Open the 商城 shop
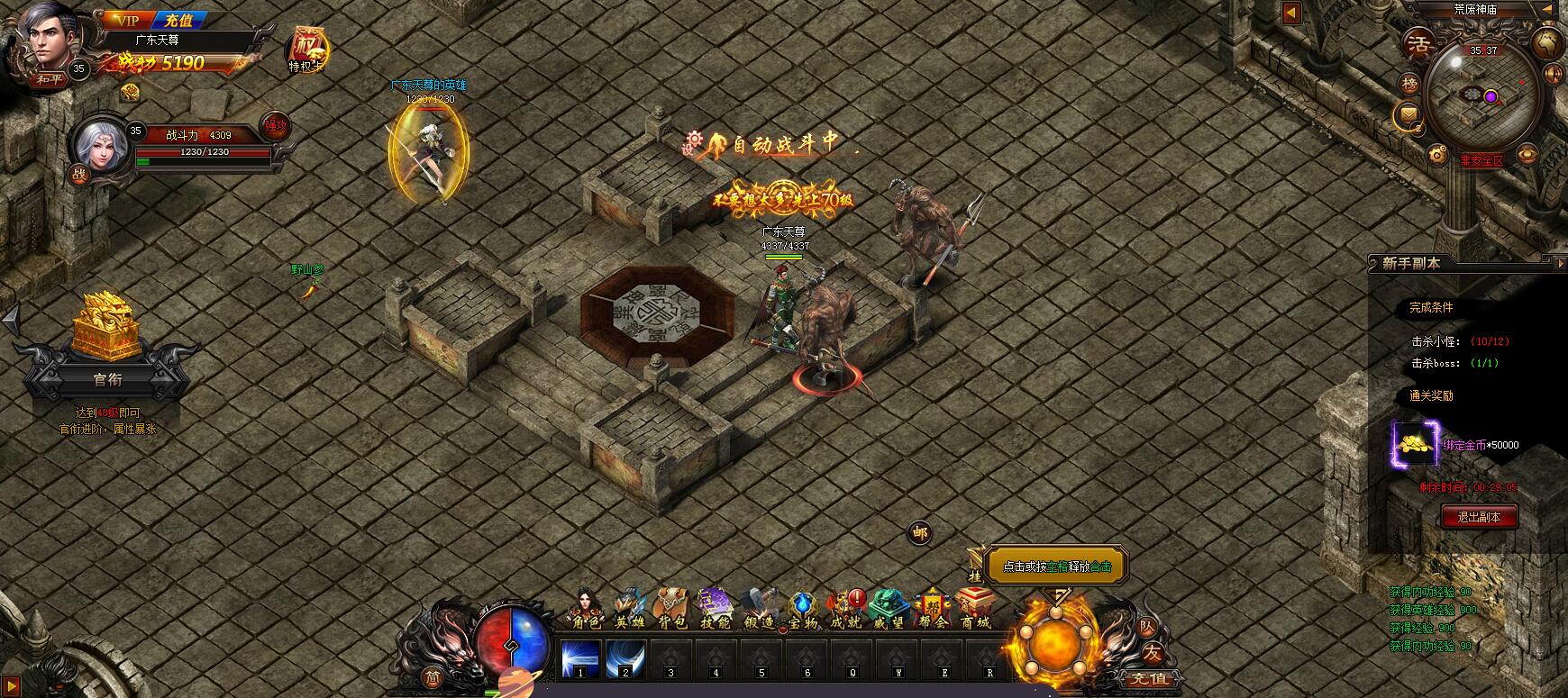The width and height of the screenshot is (1568, 698). point(975,610)
